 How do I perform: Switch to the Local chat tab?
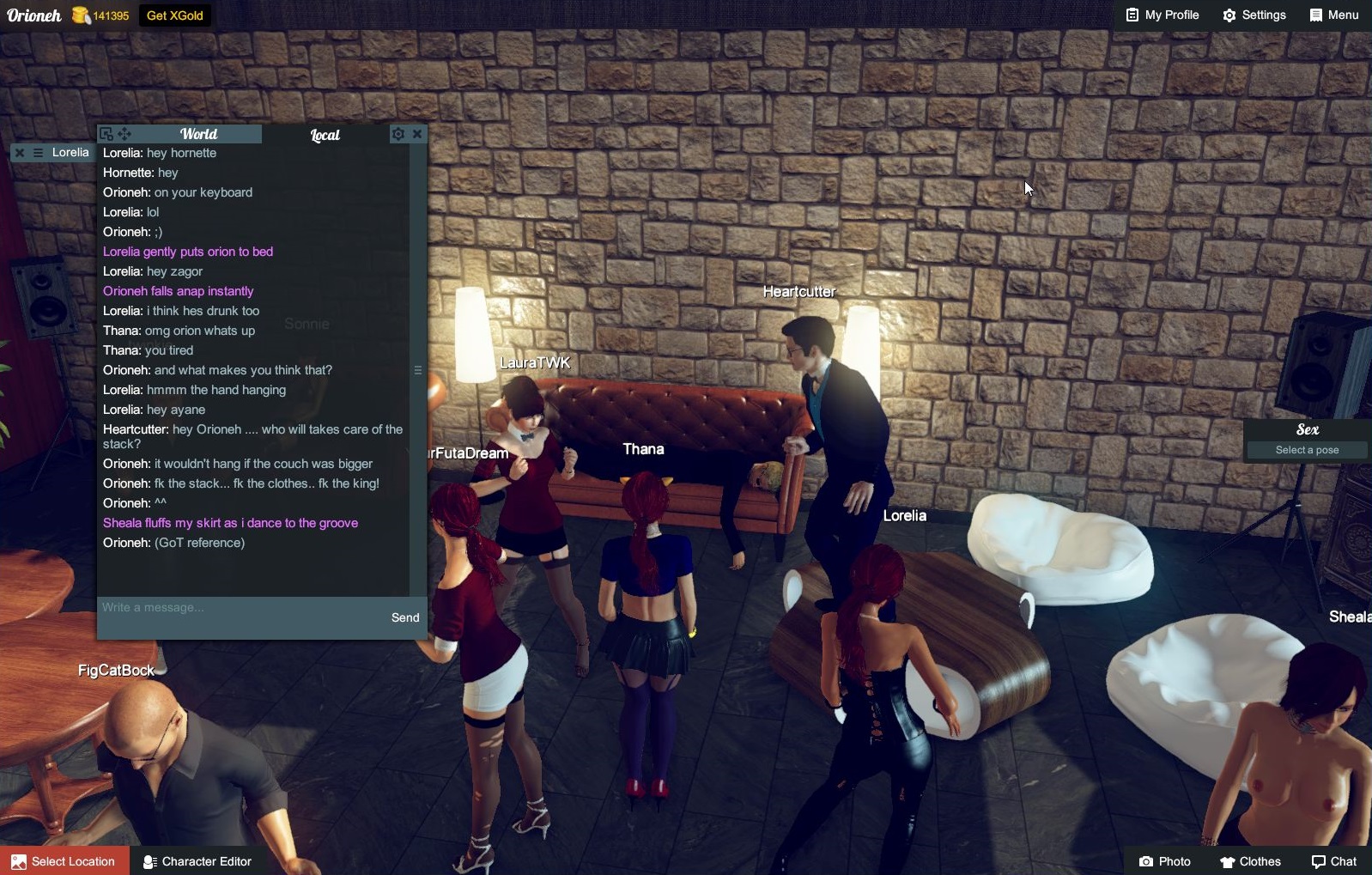click(325, 134)
